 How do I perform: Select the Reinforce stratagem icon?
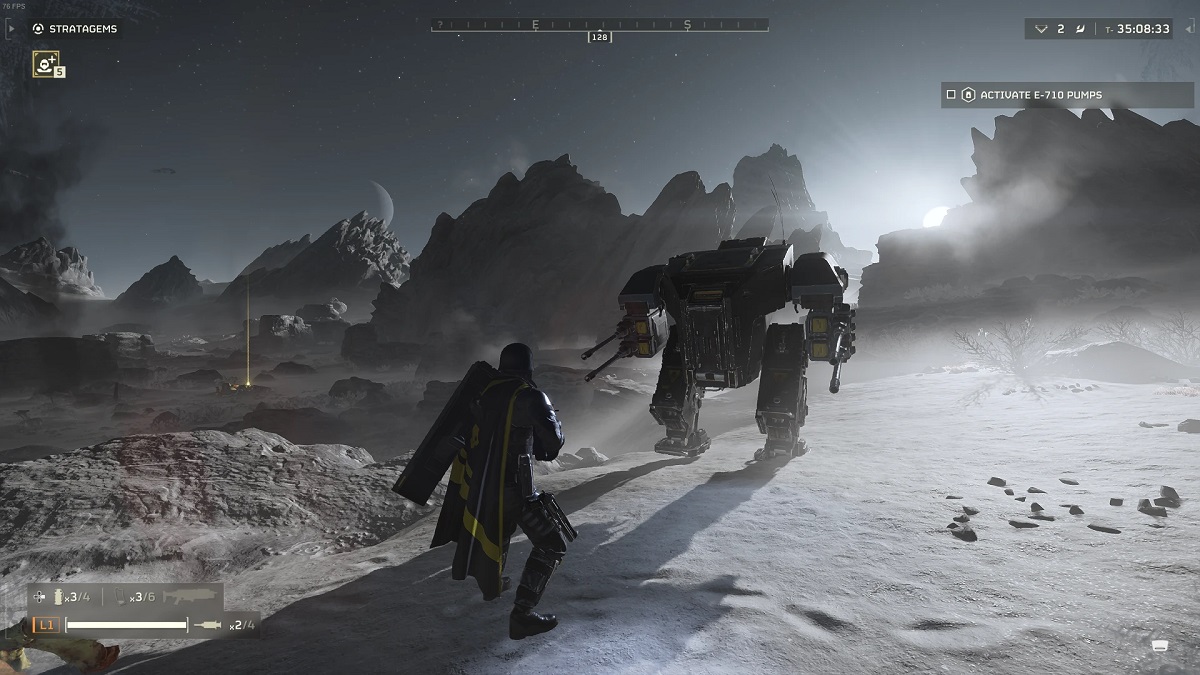44,64
